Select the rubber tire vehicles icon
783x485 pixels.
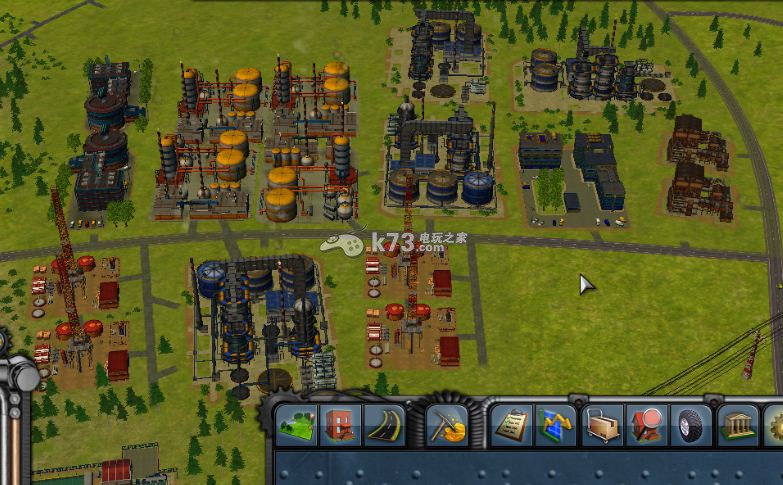click(690, 425)
